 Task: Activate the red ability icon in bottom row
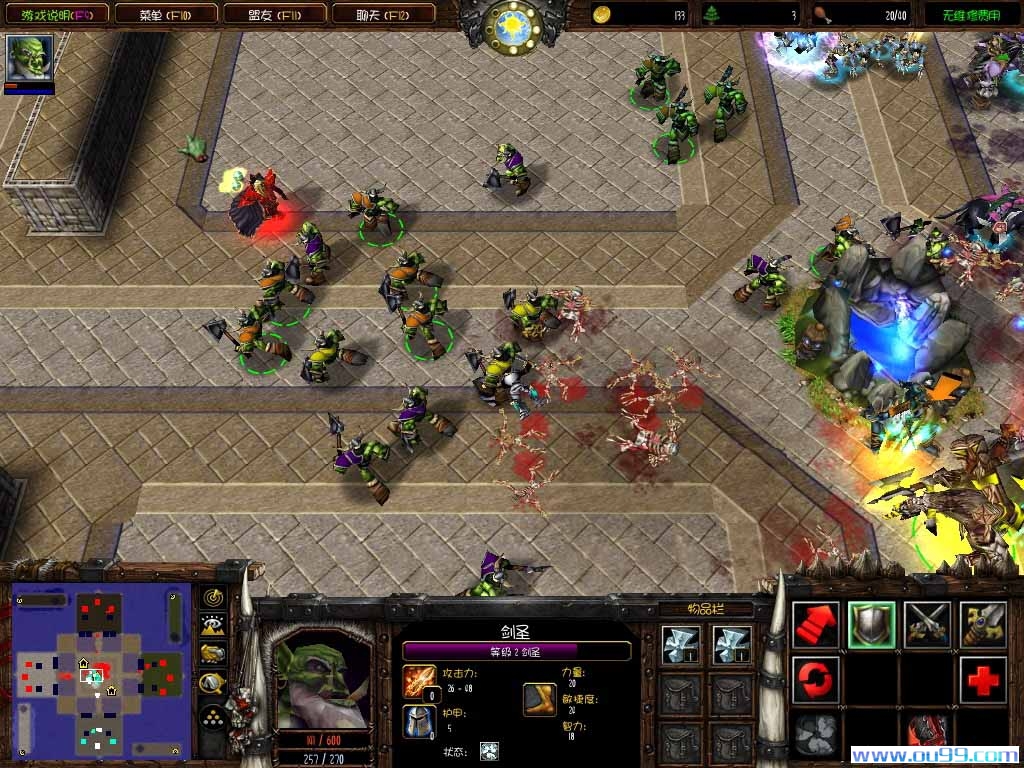point(927,735)
